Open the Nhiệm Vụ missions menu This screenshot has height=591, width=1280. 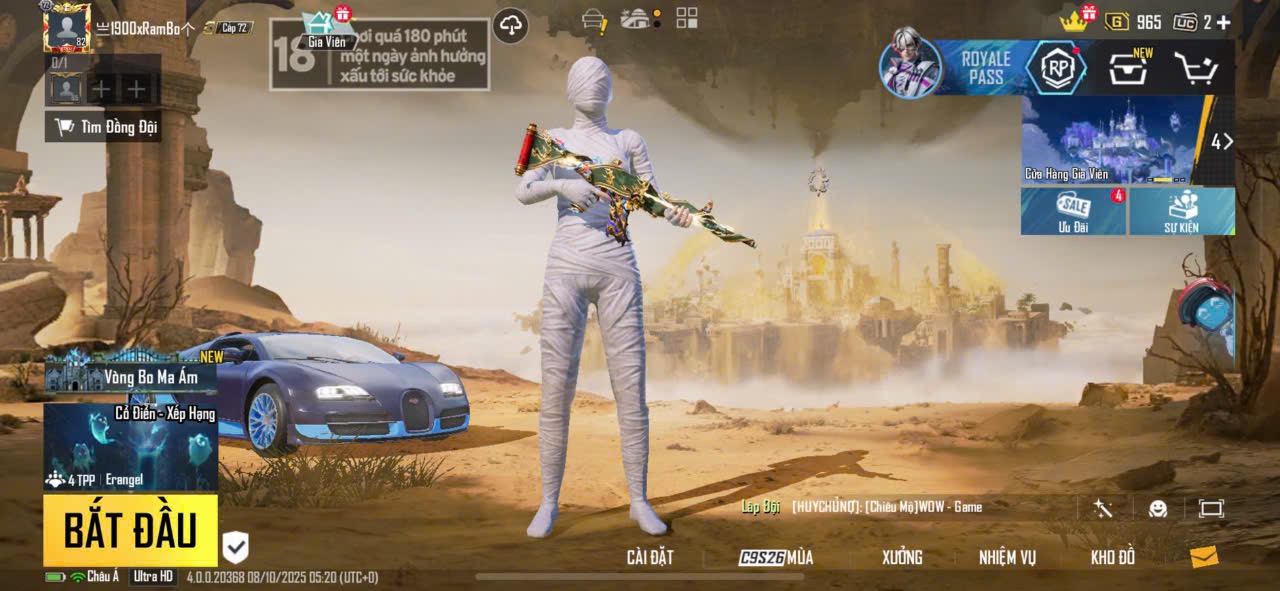[x=1007, y=557]
